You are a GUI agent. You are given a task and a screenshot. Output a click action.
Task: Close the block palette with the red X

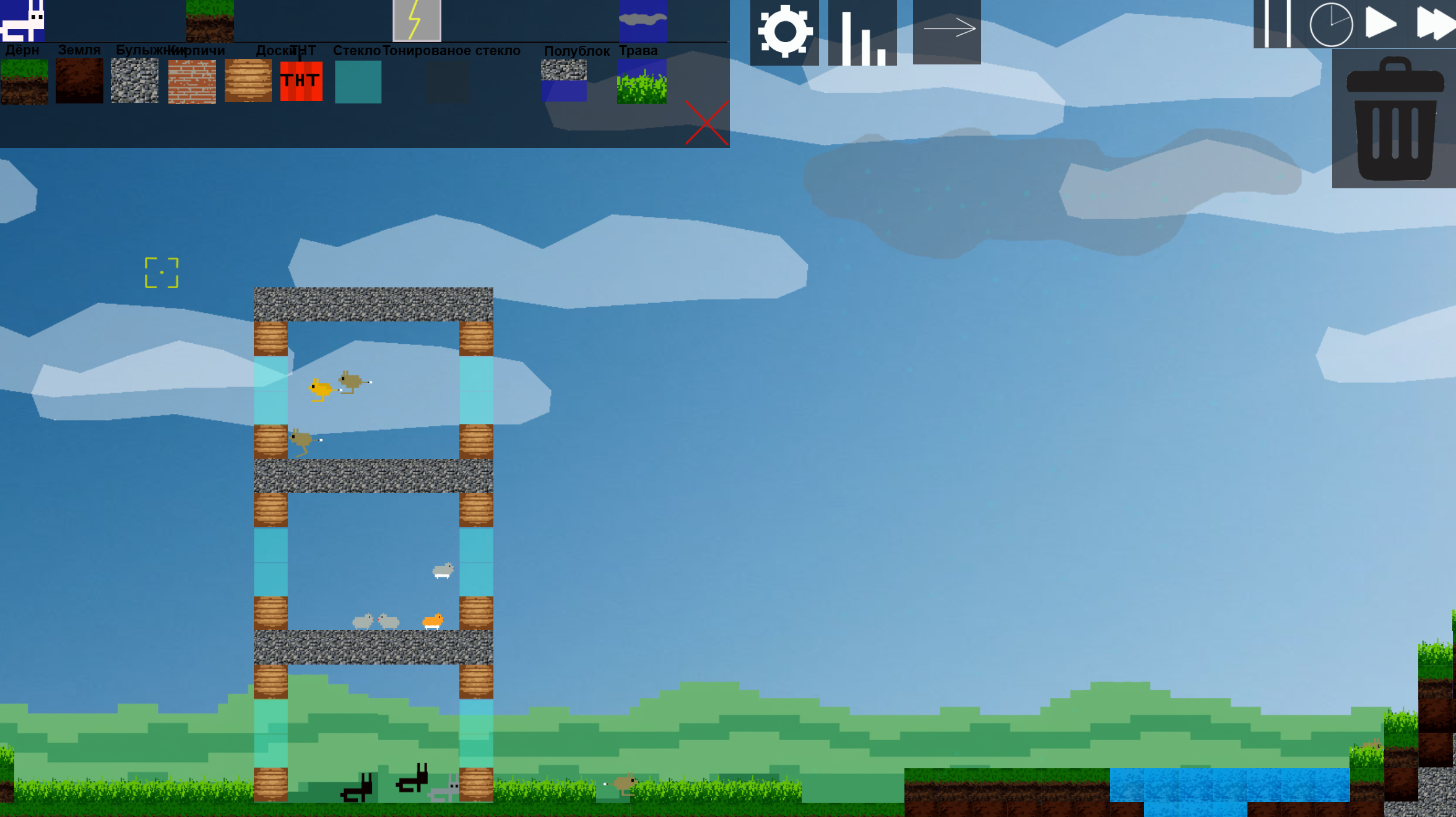click(708, 122)
